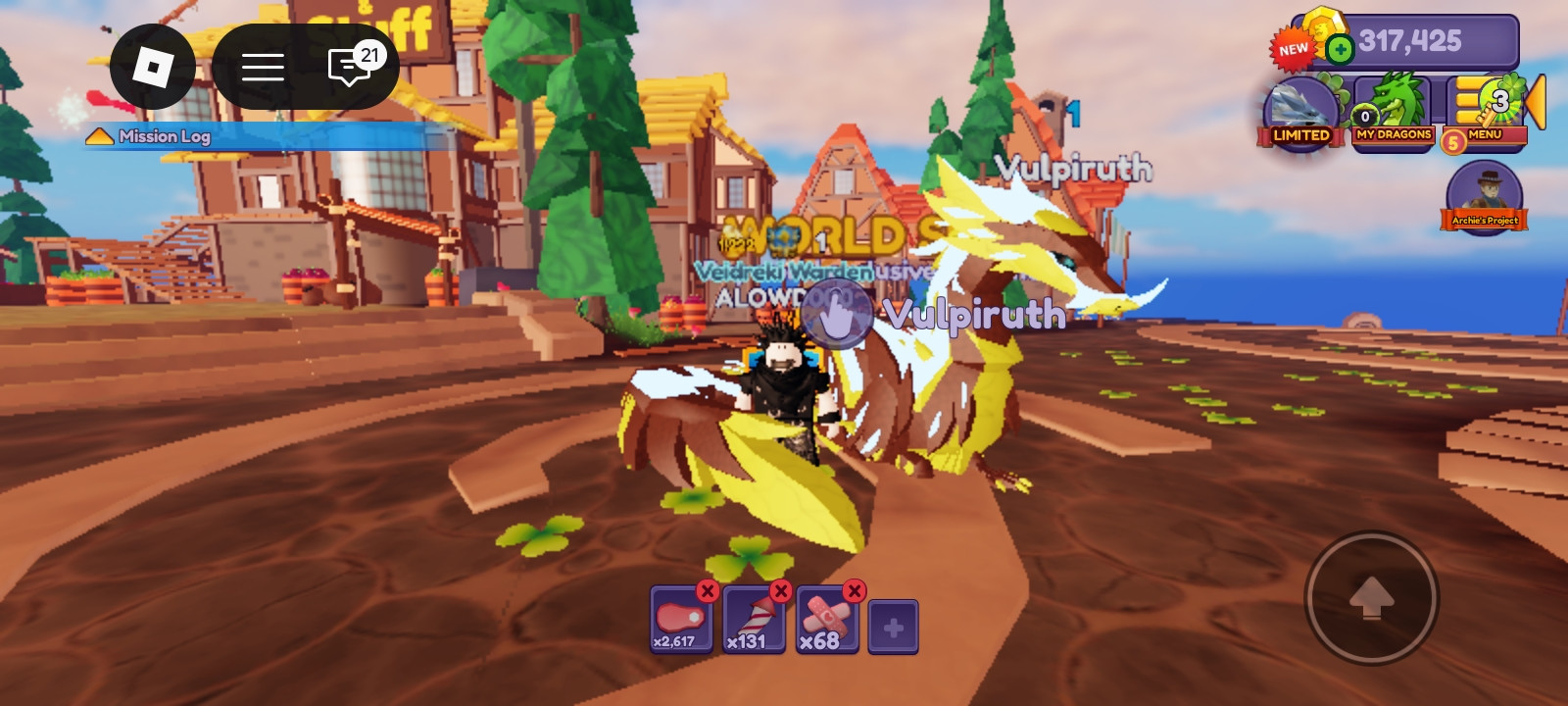Select the bandage hotbar slot

825,622
